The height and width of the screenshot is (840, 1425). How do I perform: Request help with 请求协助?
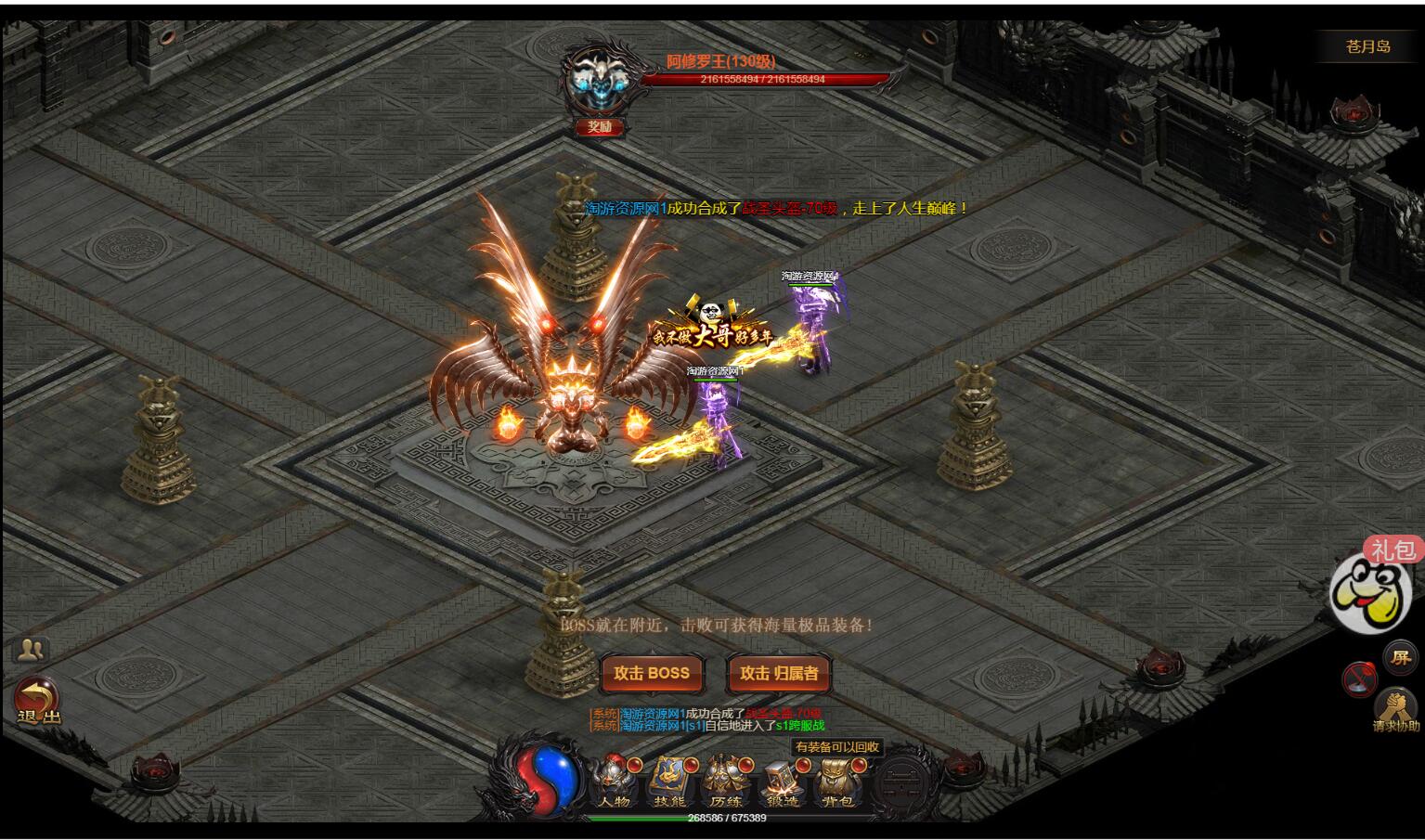click(1396, 711)
